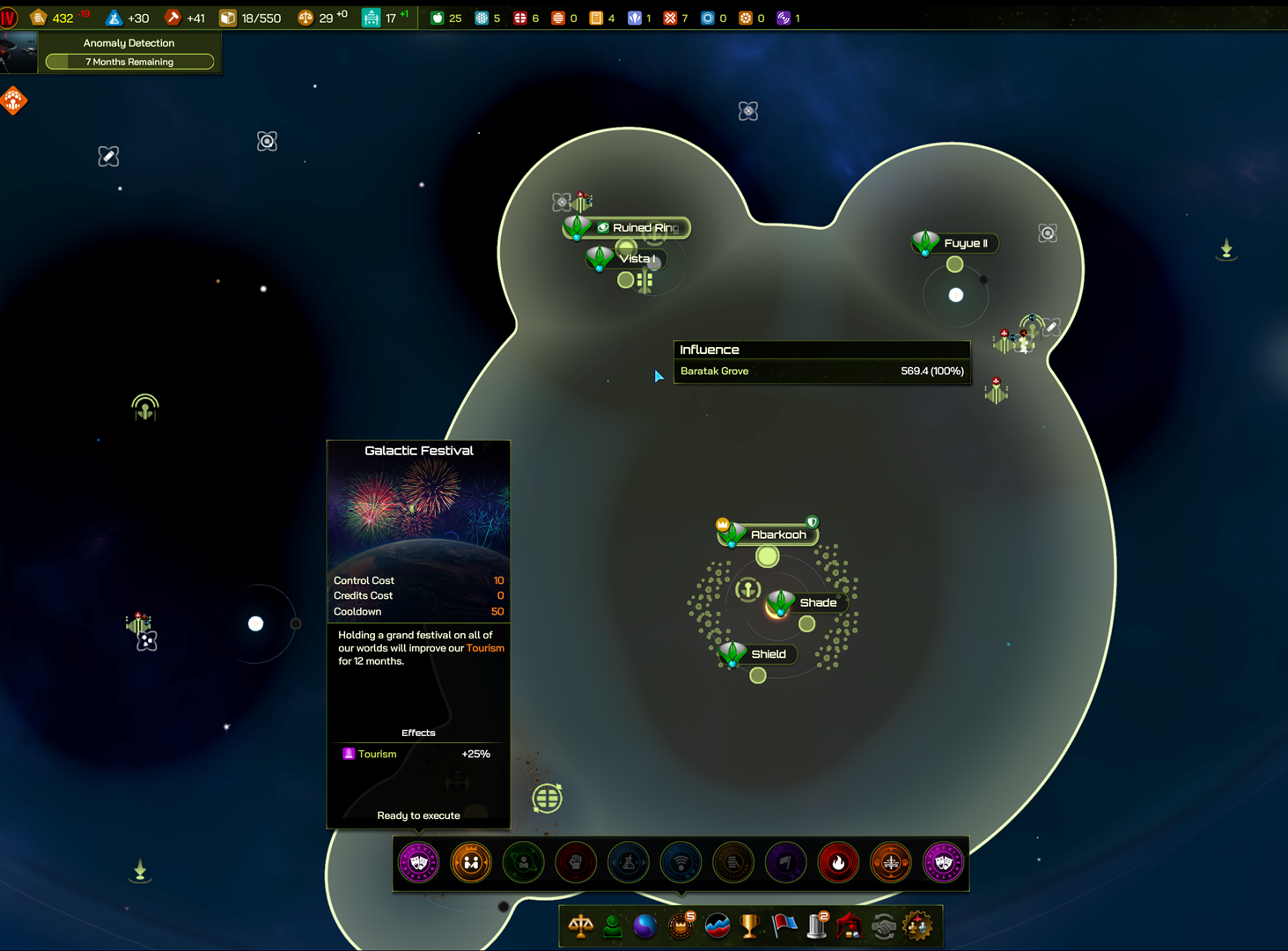Open the pillar icon with badge 2
The image size is (1288, 951).
[x=817, y=926]
